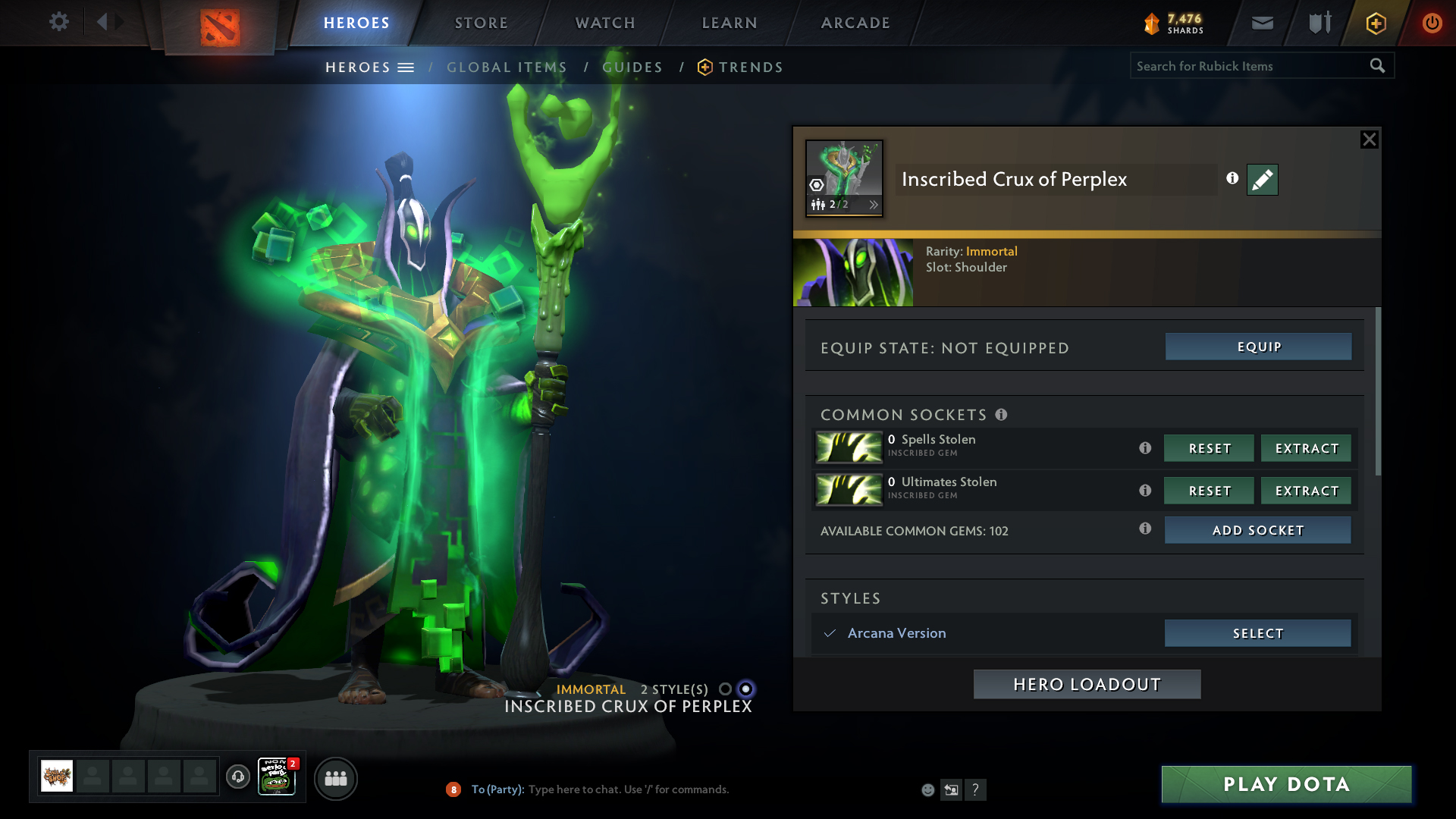The width and height of the screenshot is (1456, 819).
Task: Rename item with the pencil button
Action: tap(1262, 180)
